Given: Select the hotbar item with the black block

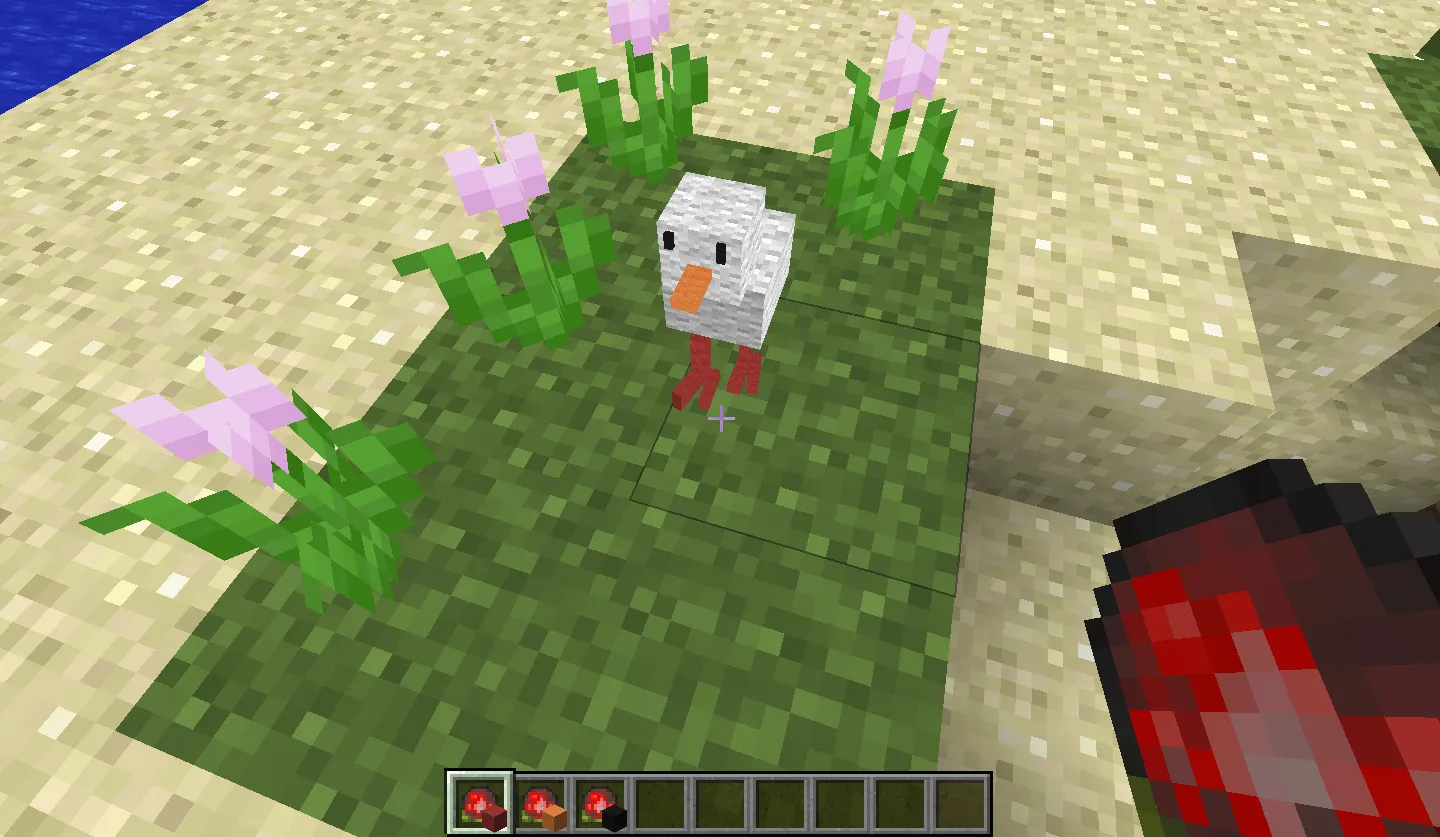Looking at the screenshot, I should point(600,804).
